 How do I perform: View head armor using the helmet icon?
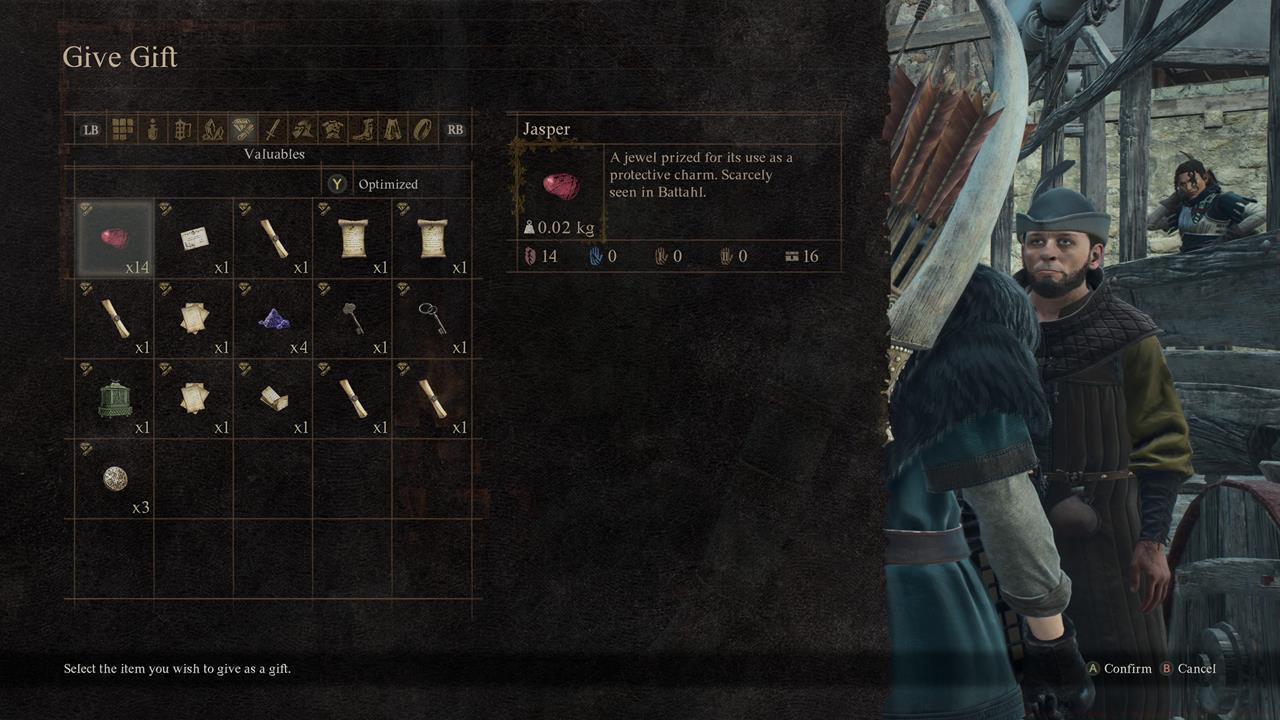click(x=303, y=129)
